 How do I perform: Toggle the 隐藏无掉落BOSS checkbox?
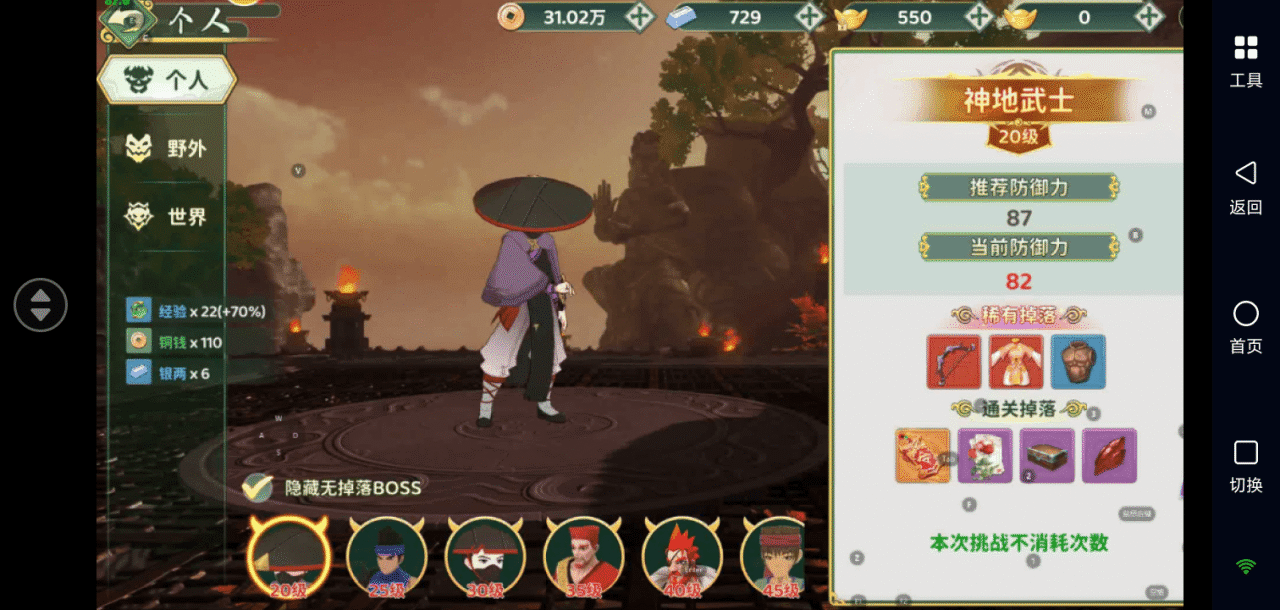(x=258, y=487)
